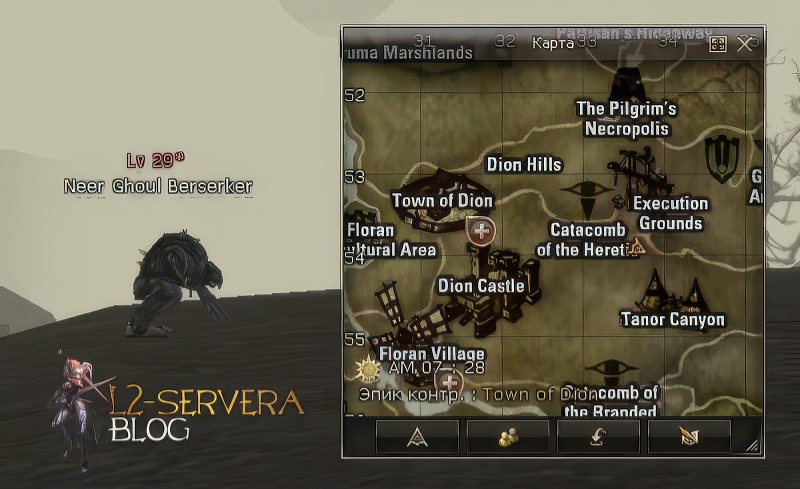
Task: Click the crossed-out arrow button below the map
Action: (x=689, y=436)
